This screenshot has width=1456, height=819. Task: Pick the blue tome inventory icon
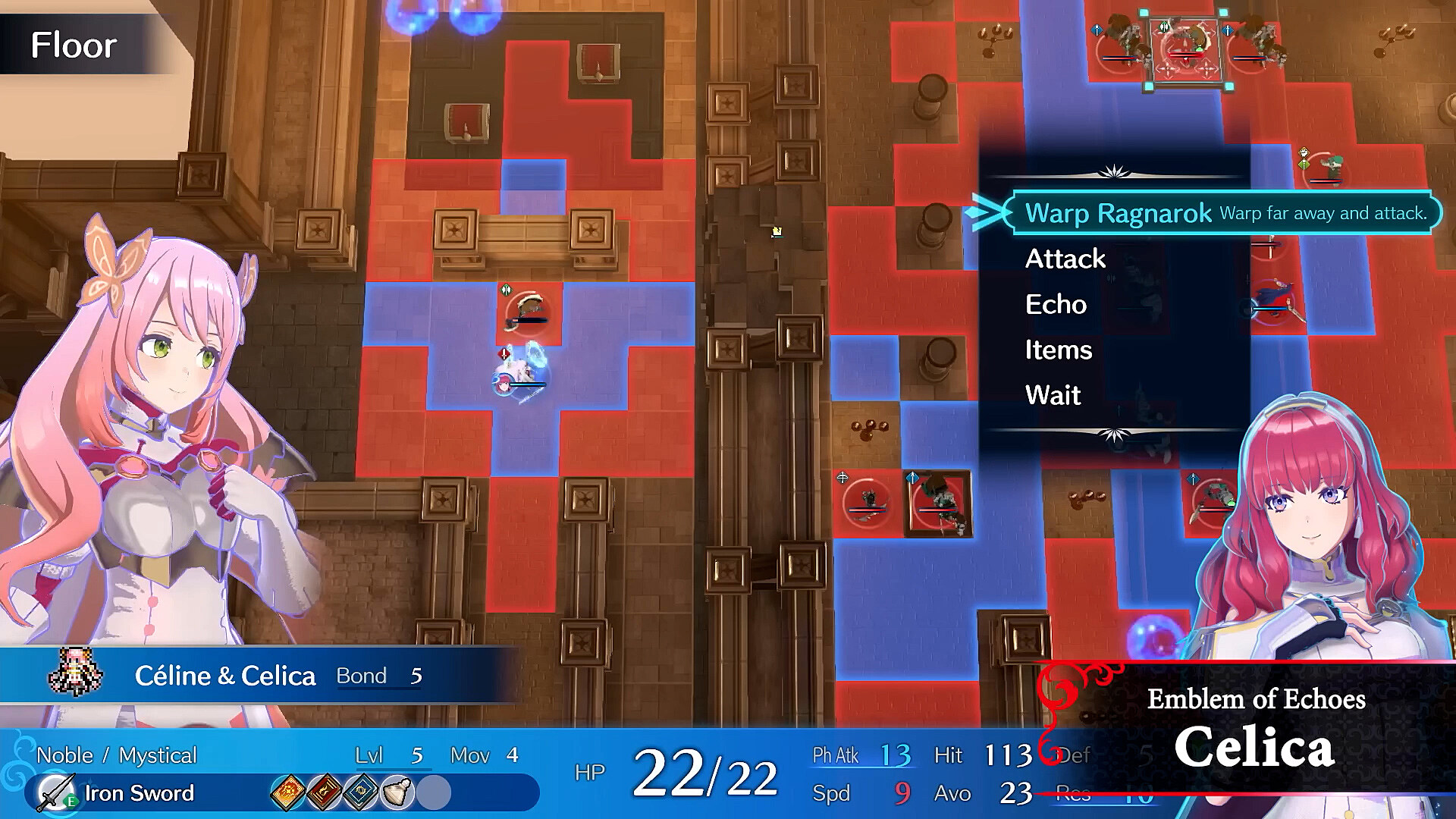click(361, 793)
